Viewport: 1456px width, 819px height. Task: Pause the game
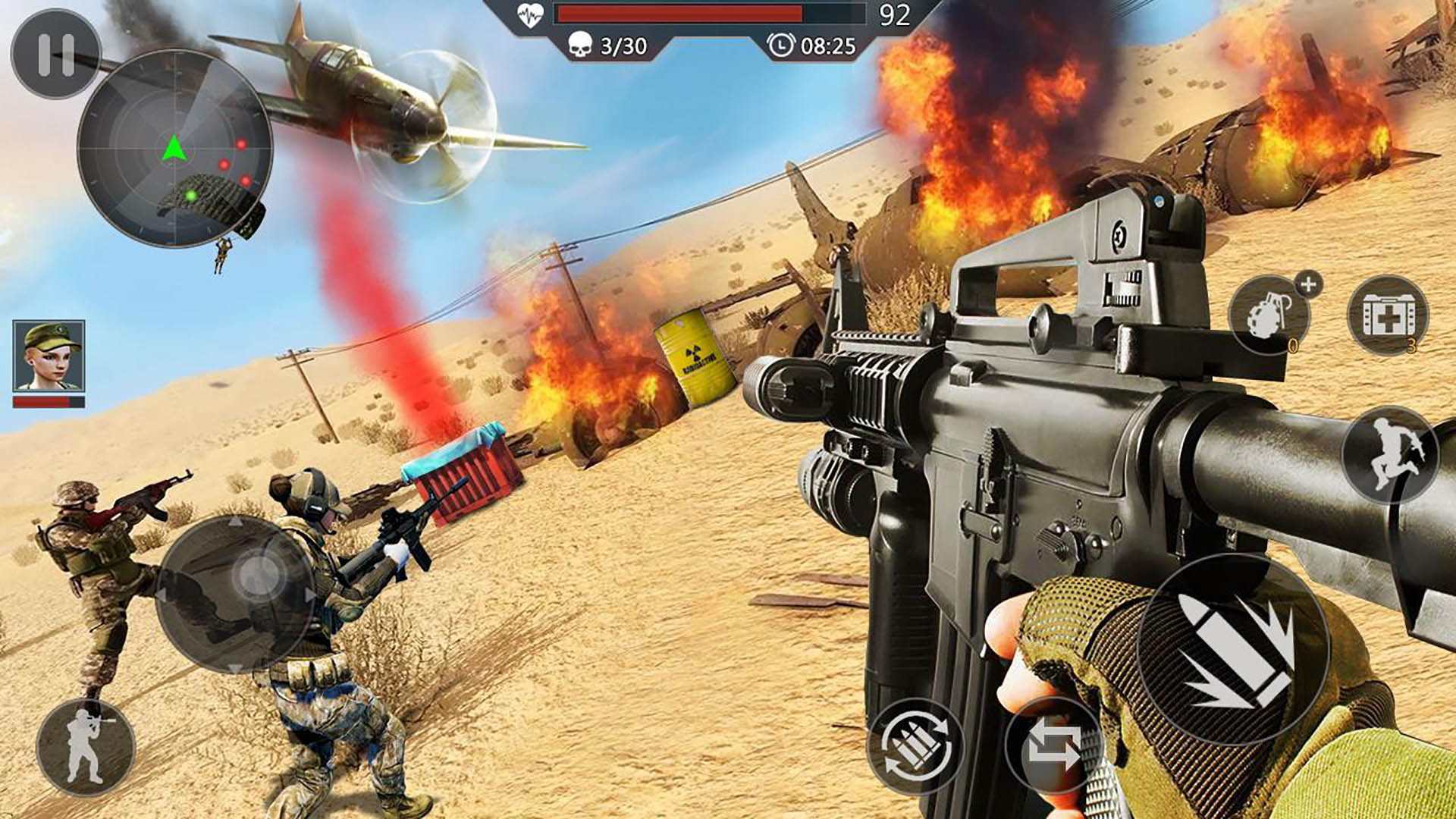pos(55,54)
